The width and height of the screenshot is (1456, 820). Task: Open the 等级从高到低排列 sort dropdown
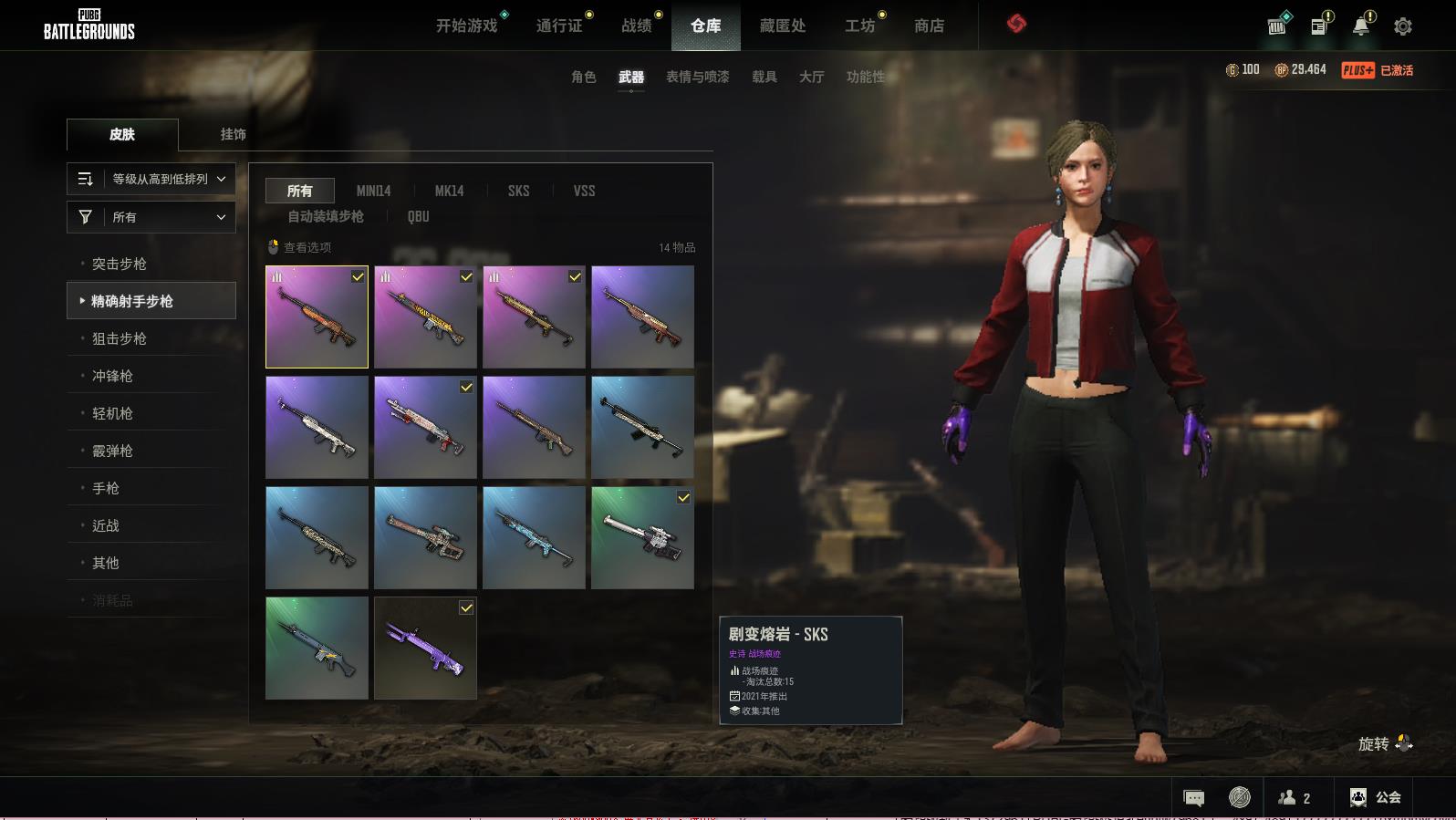point(151,179)
